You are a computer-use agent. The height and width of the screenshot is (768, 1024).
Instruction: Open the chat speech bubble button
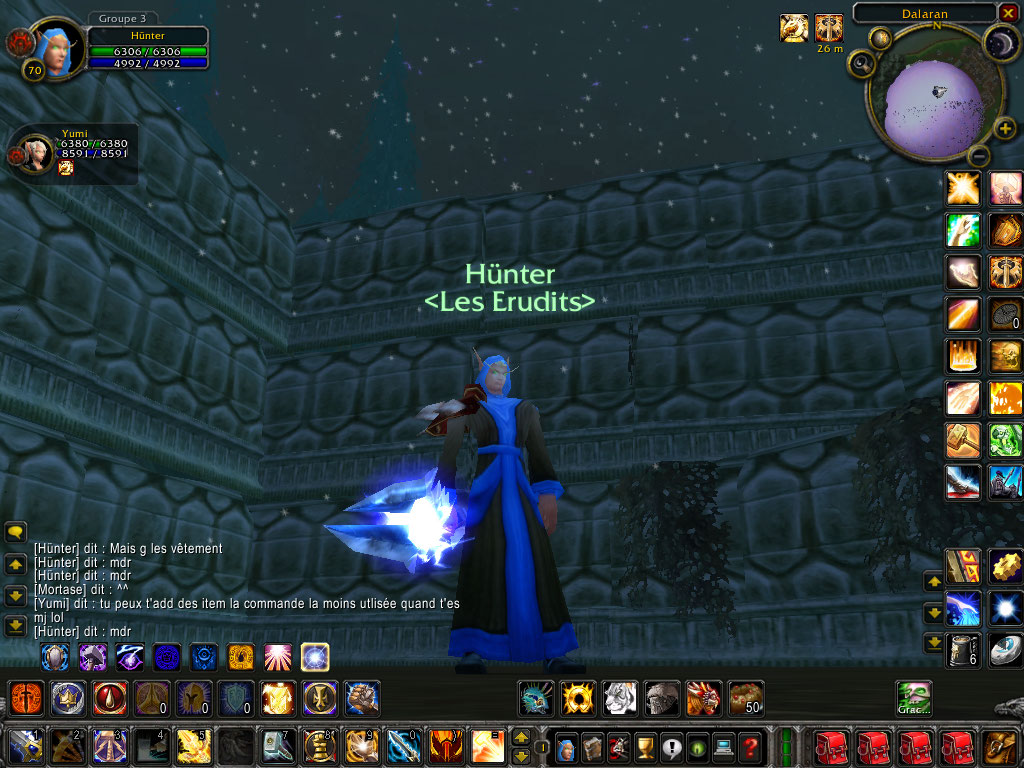click(x=15, y=533)
